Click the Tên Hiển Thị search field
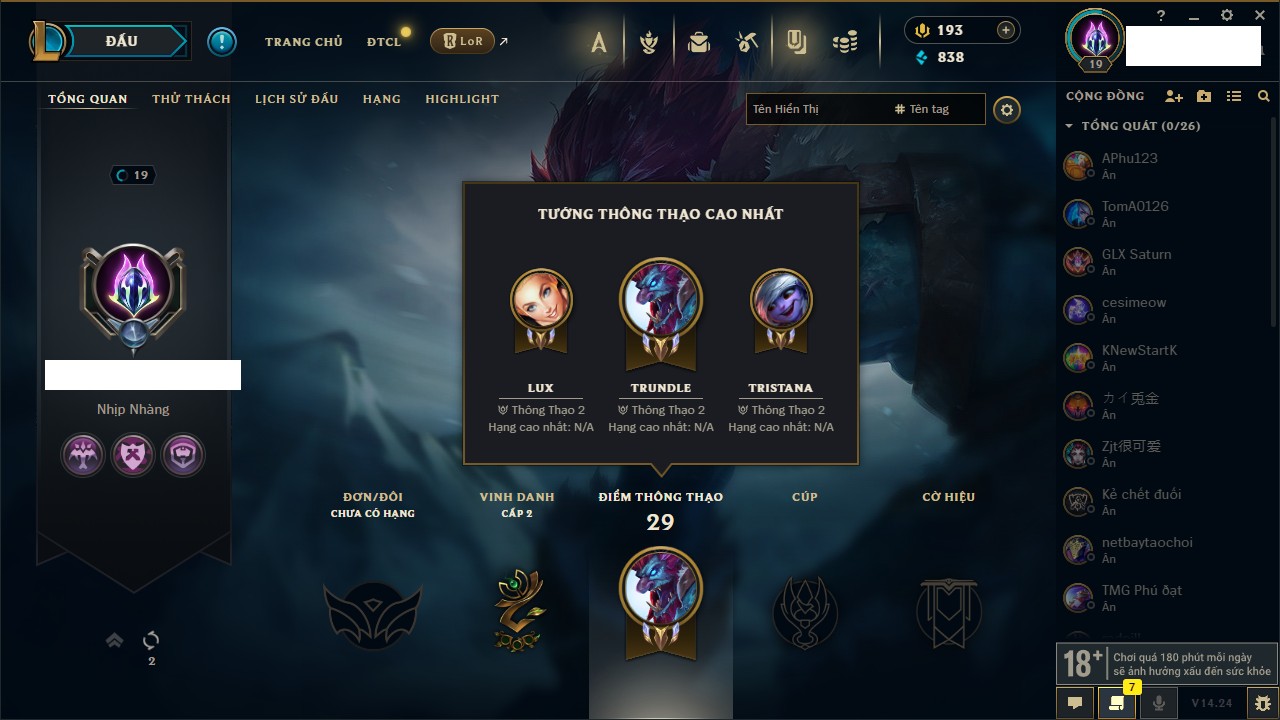Screen dimensions: 1280x720 point(815,109)
